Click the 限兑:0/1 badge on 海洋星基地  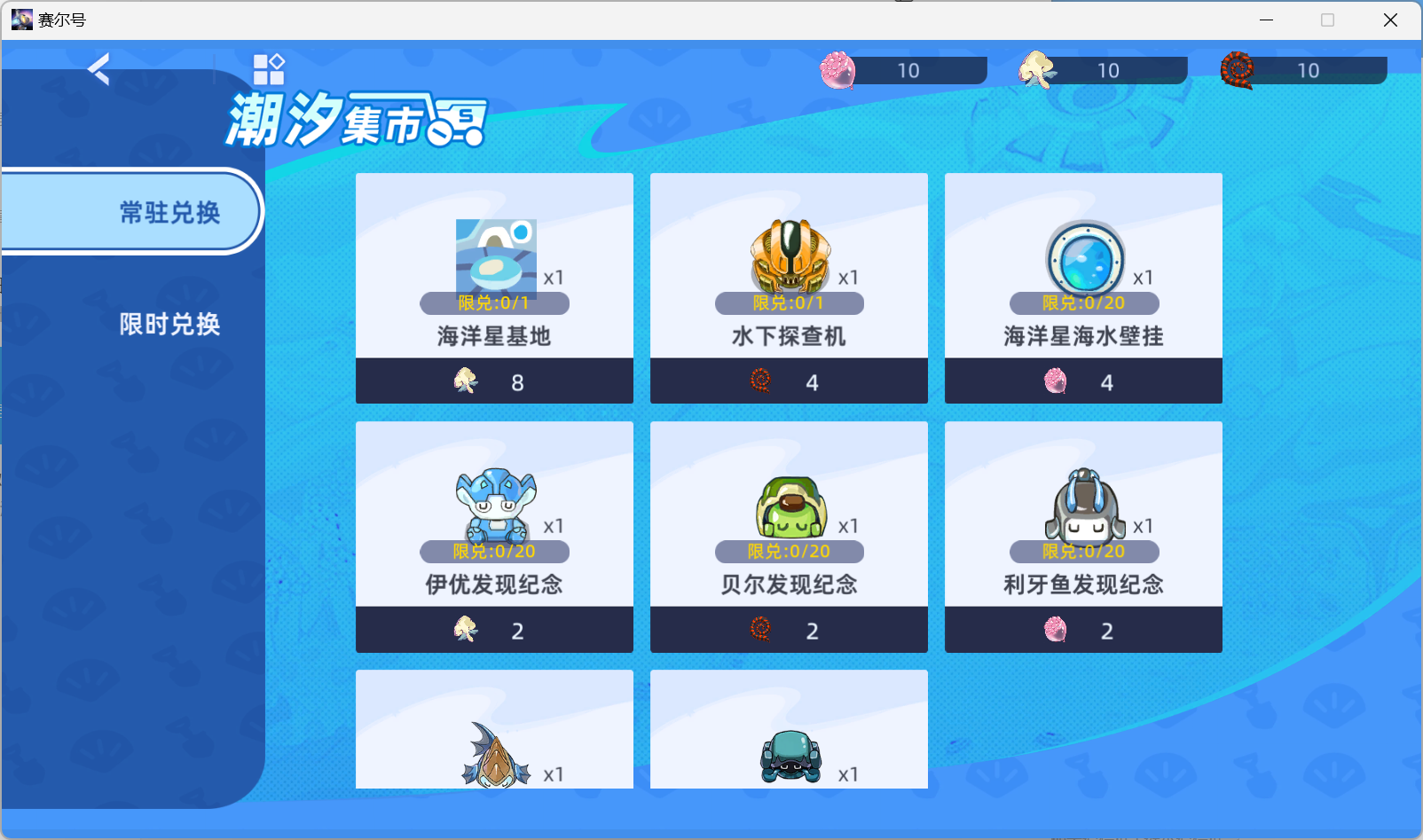tap(494, 303)
